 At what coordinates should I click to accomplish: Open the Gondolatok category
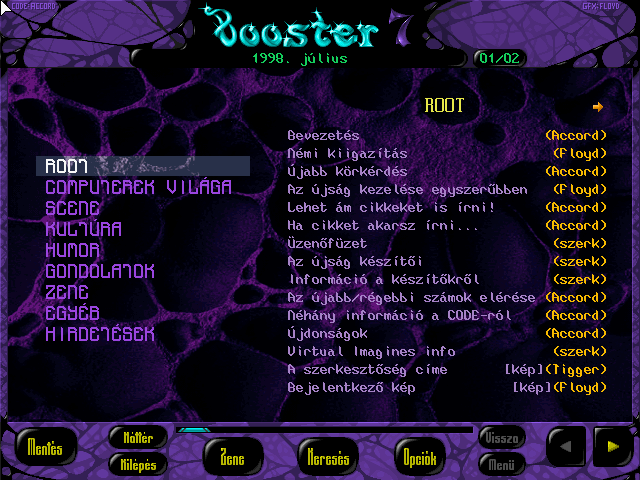point(99,271)
